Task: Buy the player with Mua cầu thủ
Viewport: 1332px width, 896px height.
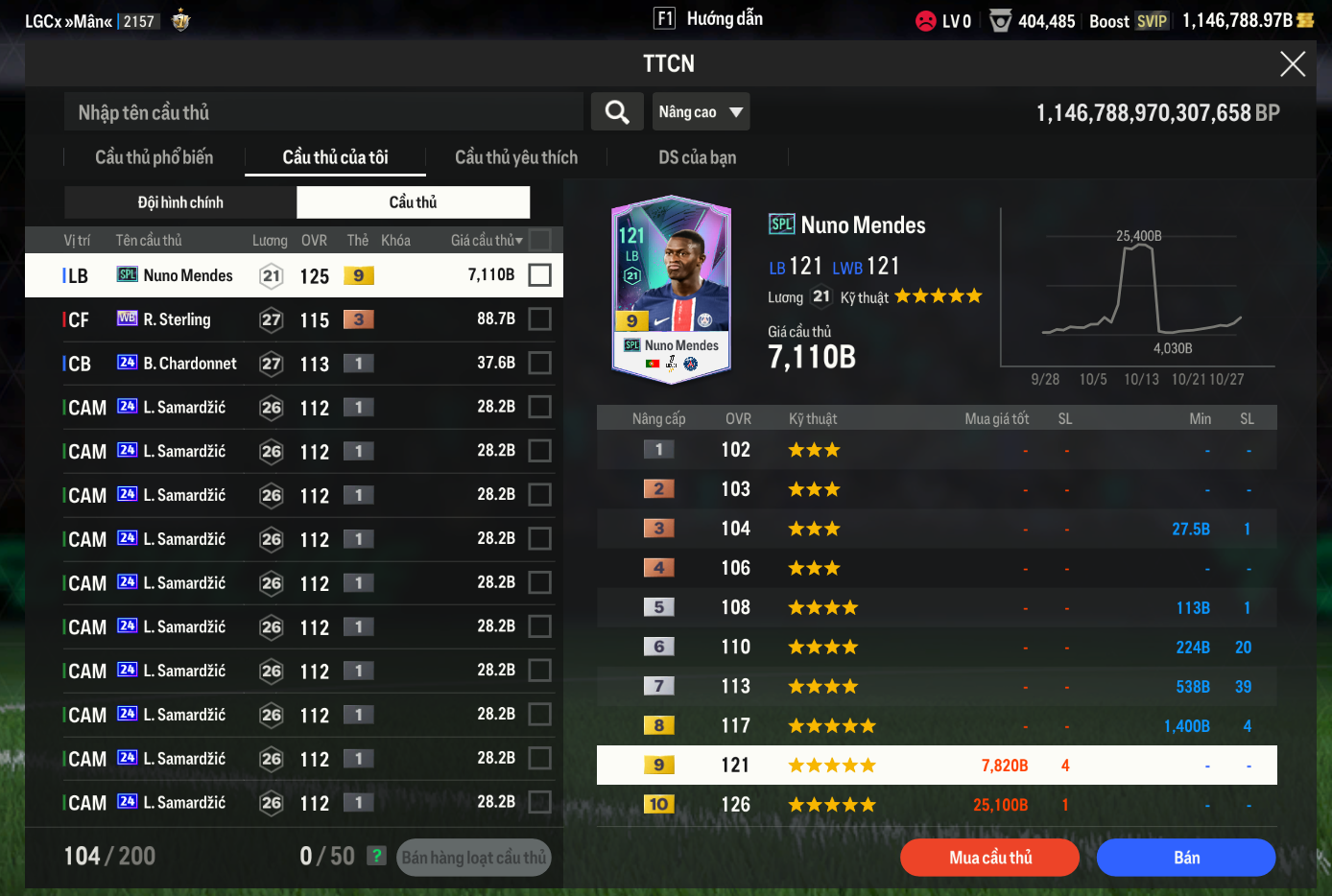Action: 989,858
